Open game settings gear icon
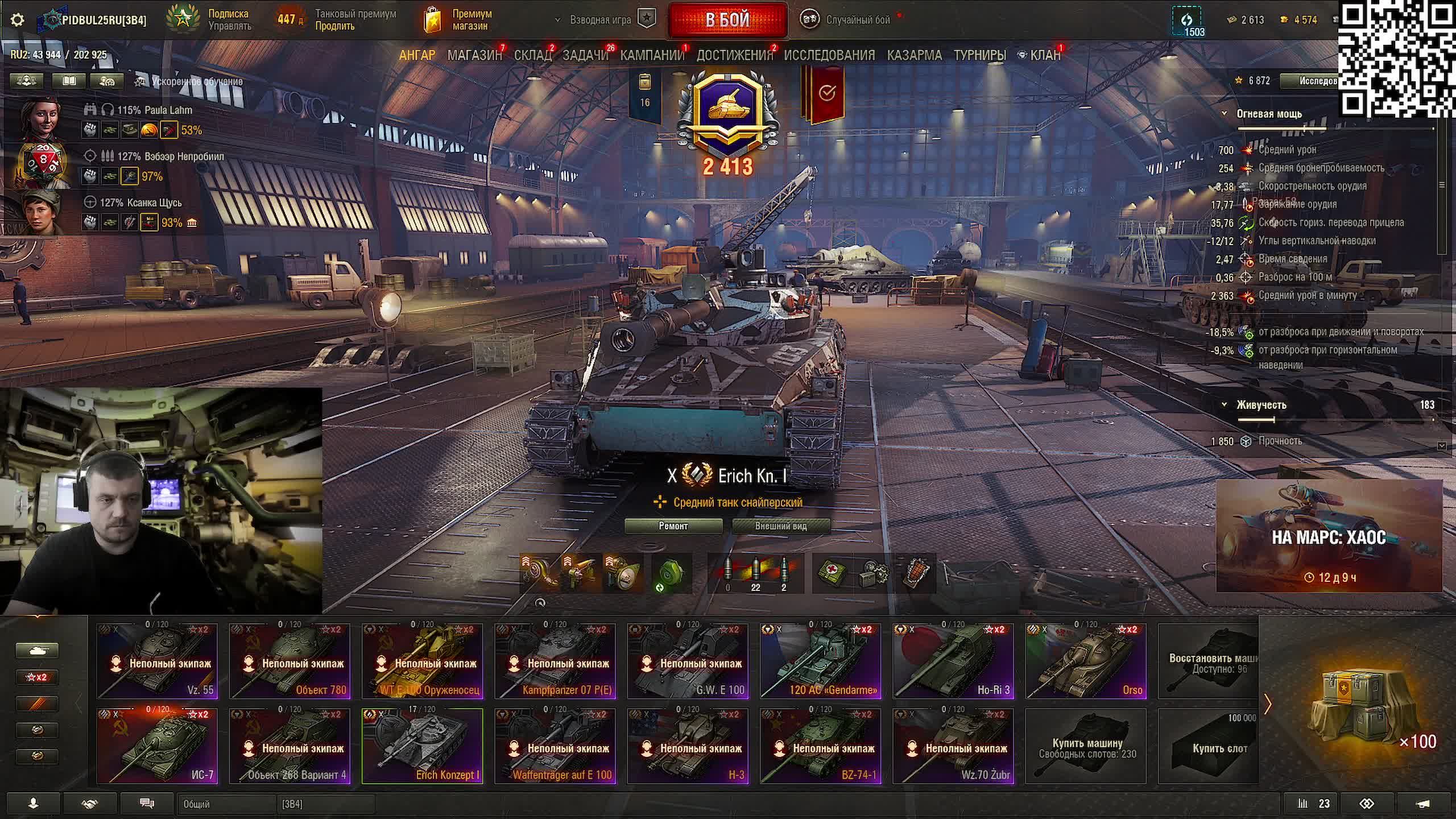This screenshot has height=819, width=1456. 18,20
